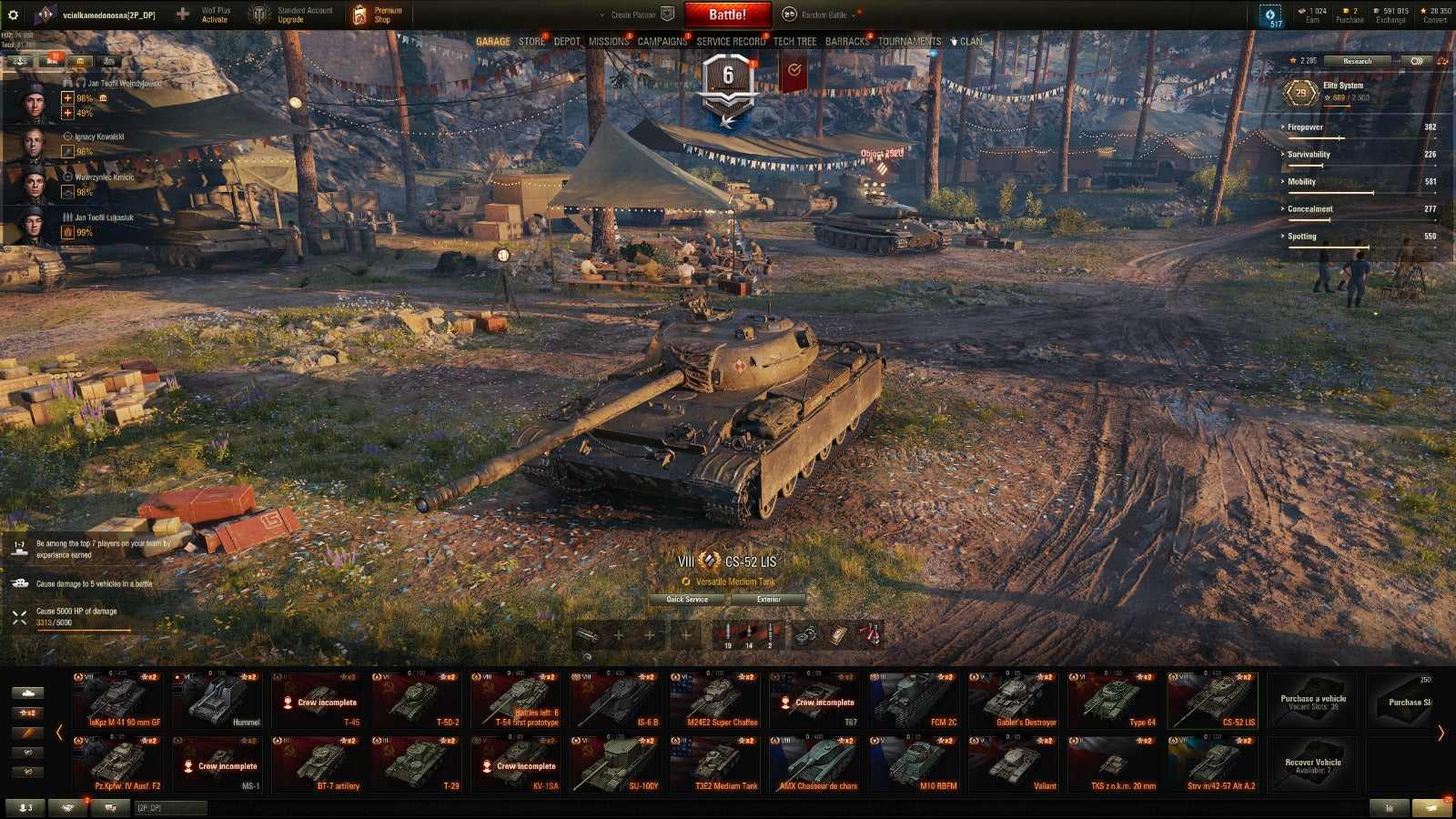The width and height of the screenshot is (1456, 819).
Task: Click the Purchase a vehicle slot
Action: tap(1312, 701)
